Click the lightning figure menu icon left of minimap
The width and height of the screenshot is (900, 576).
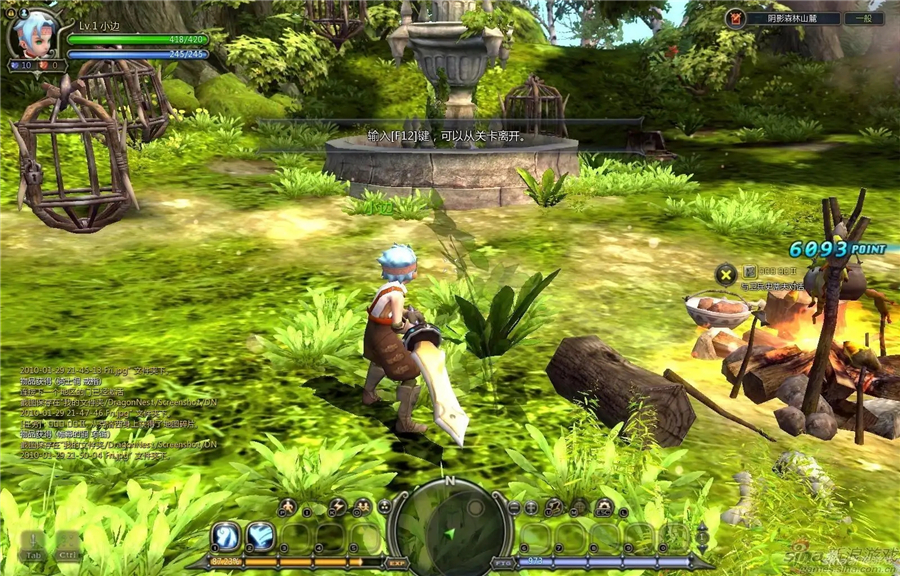point(337,507)
